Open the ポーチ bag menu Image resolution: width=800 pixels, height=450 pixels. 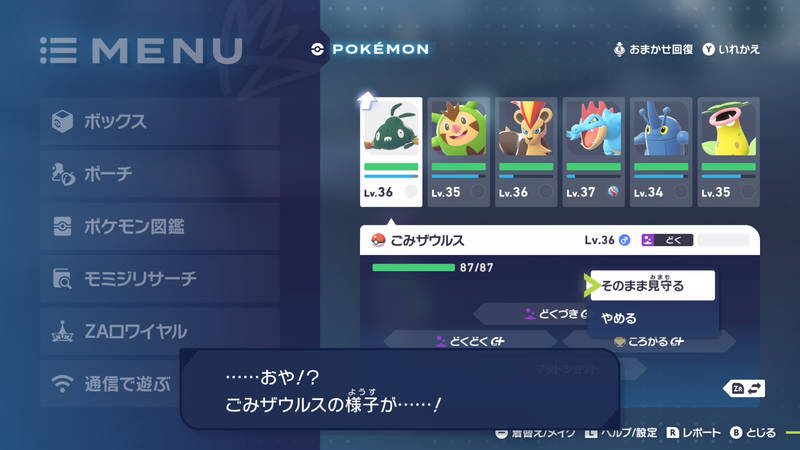point(160,174)
